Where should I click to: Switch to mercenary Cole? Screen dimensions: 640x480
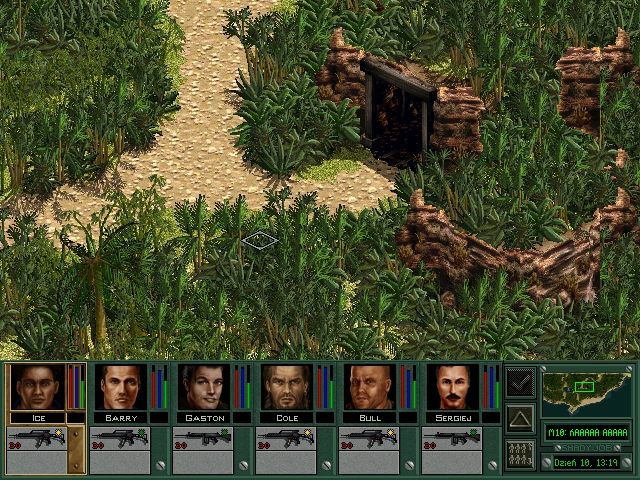(286, 387)
